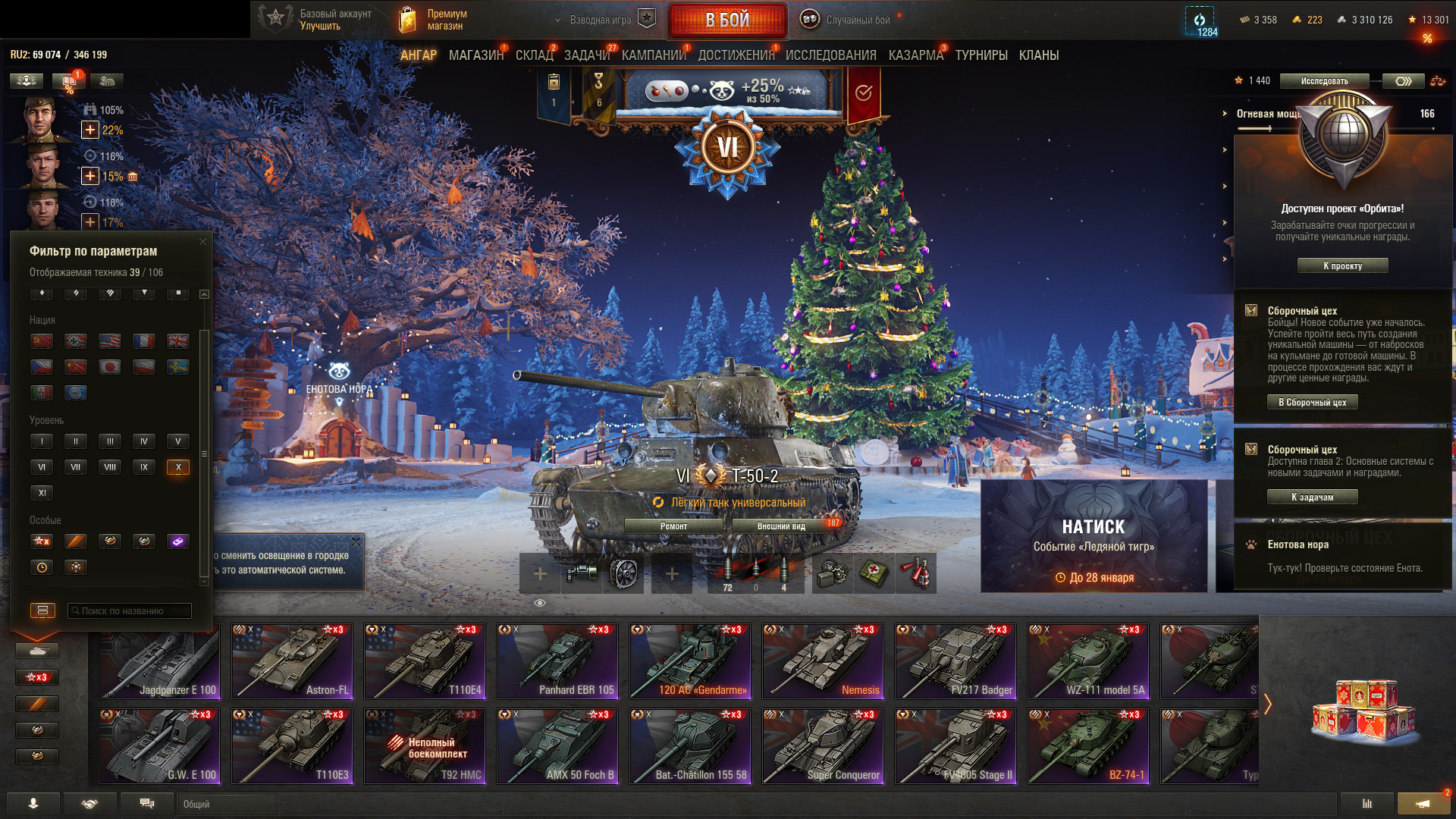Select the Jagdpanzer E 100 tank
Viewport: 1456px width, 819px height.
point(159,661)
